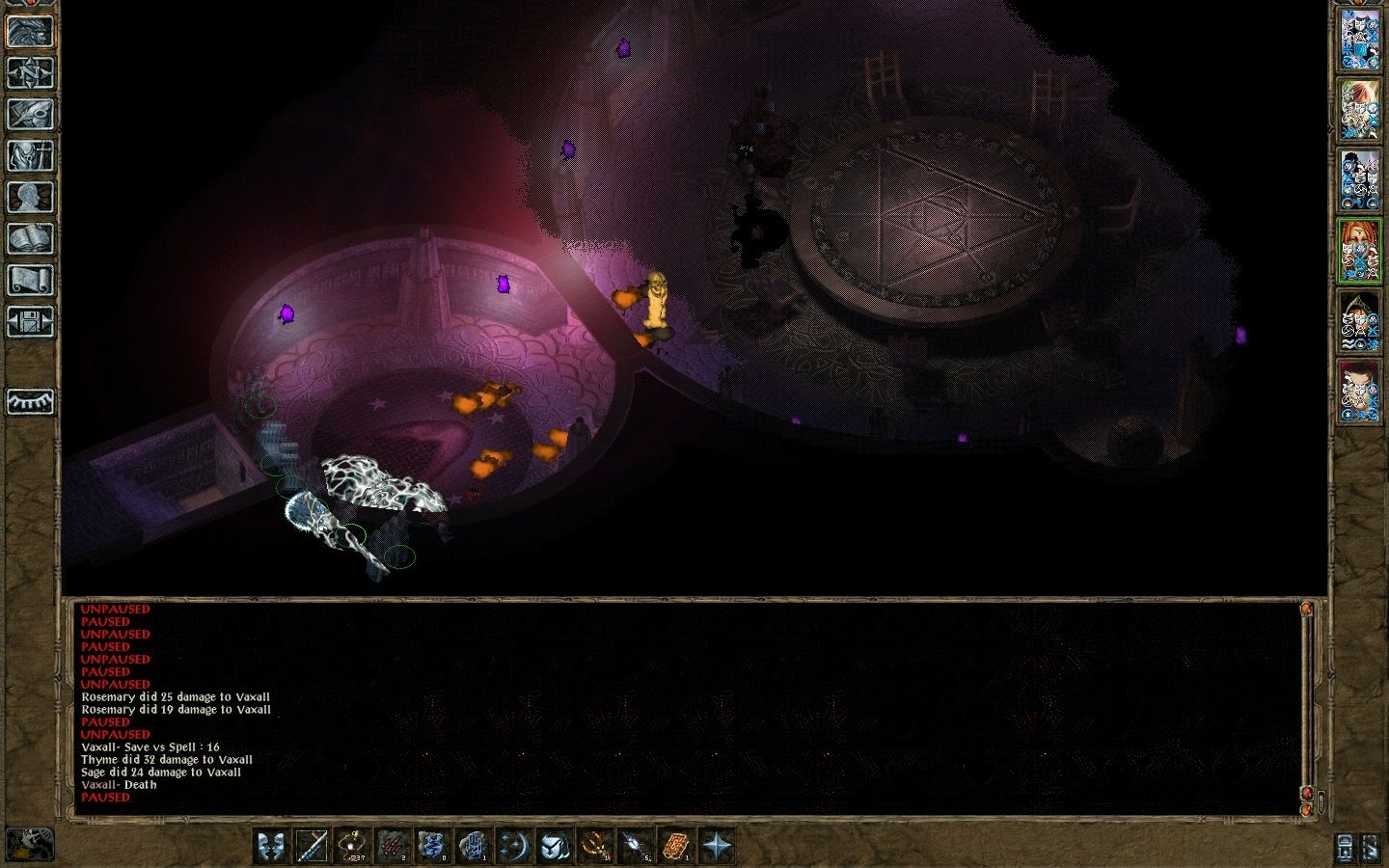This screenshot has height=868, width=1389.
Task: Select the bottom party member portrait
Action: point(1360,392)
